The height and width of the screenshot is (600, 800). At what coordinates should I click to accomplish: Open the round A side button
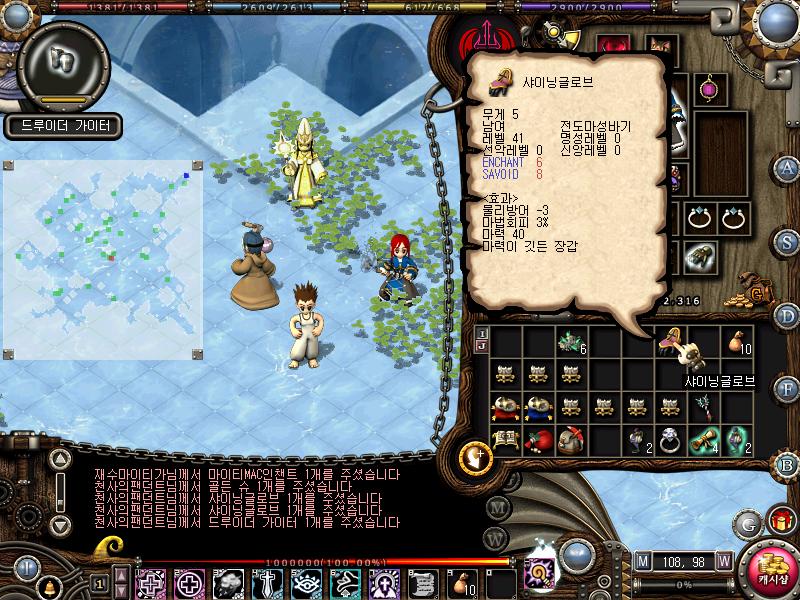pos(788,167)
